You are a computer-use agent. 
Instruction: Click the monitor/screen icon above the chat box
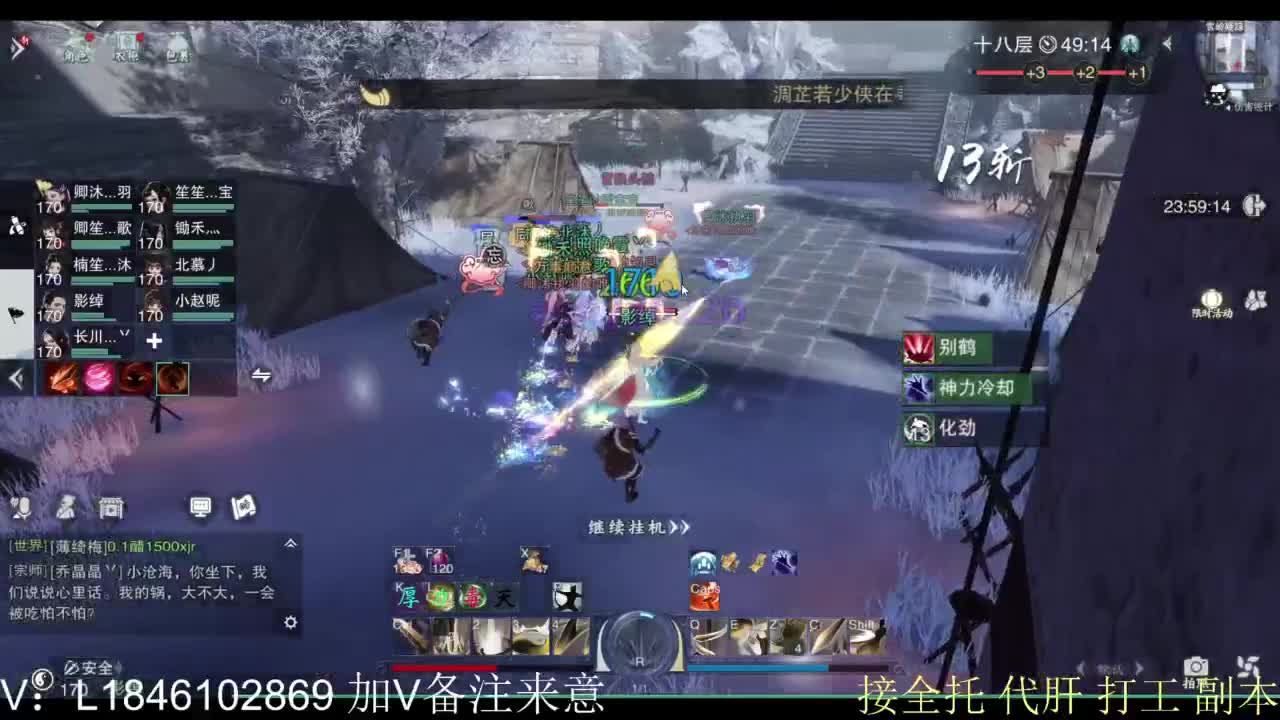click(x=202, y=508)
